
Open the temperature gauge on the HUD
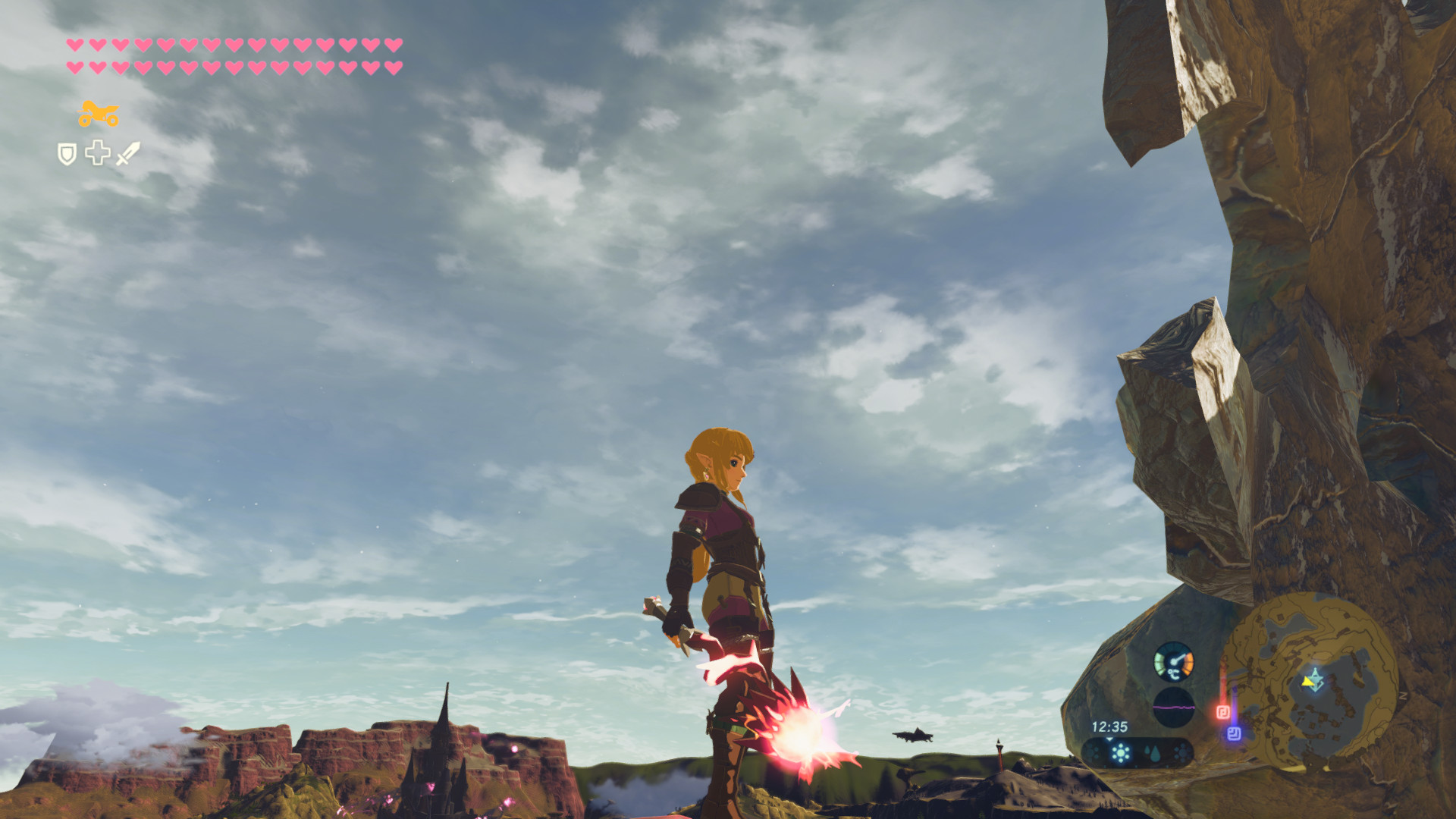coord(1172,663)
